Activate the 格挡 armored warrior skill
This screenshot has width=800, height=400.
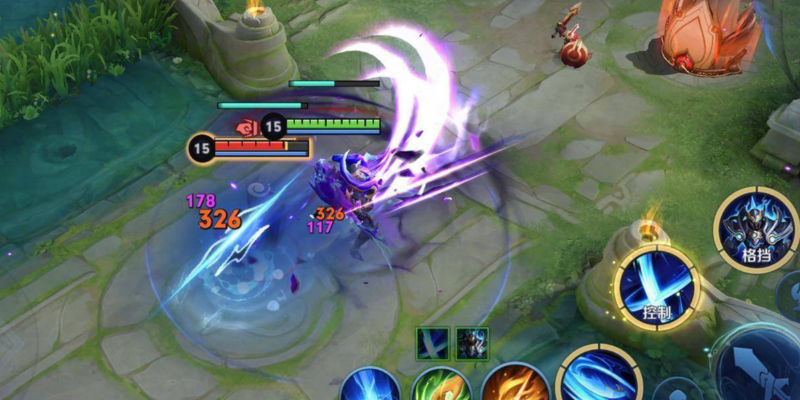pyautogui.click(x=755, y=227)
